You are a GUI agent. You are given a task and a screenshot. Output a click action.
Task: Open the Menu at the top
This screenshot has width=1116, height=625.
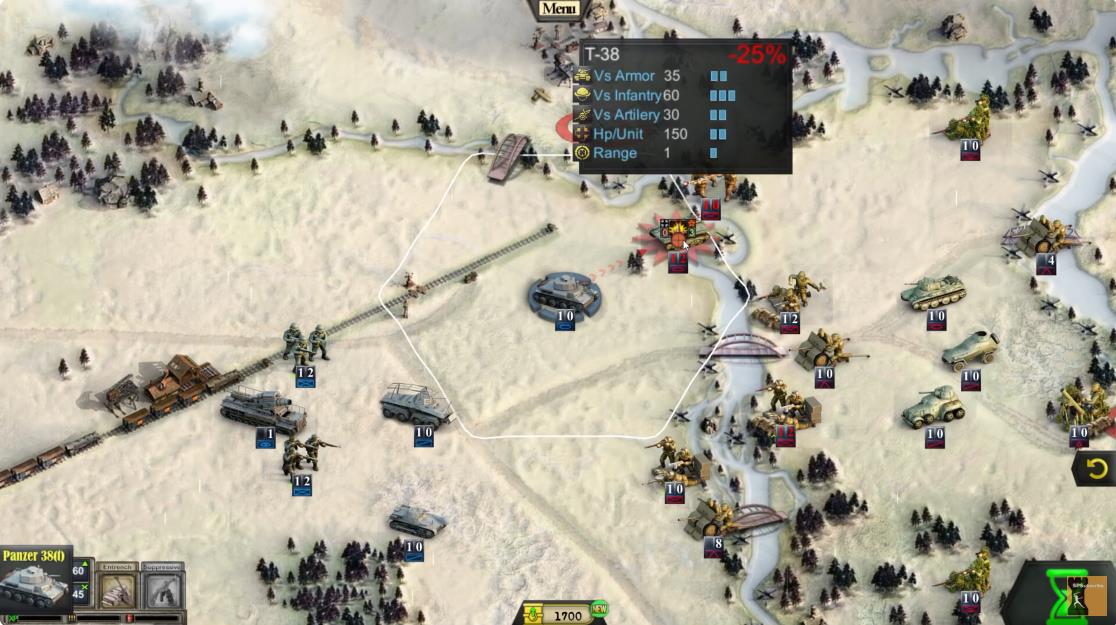click(559, 9)
